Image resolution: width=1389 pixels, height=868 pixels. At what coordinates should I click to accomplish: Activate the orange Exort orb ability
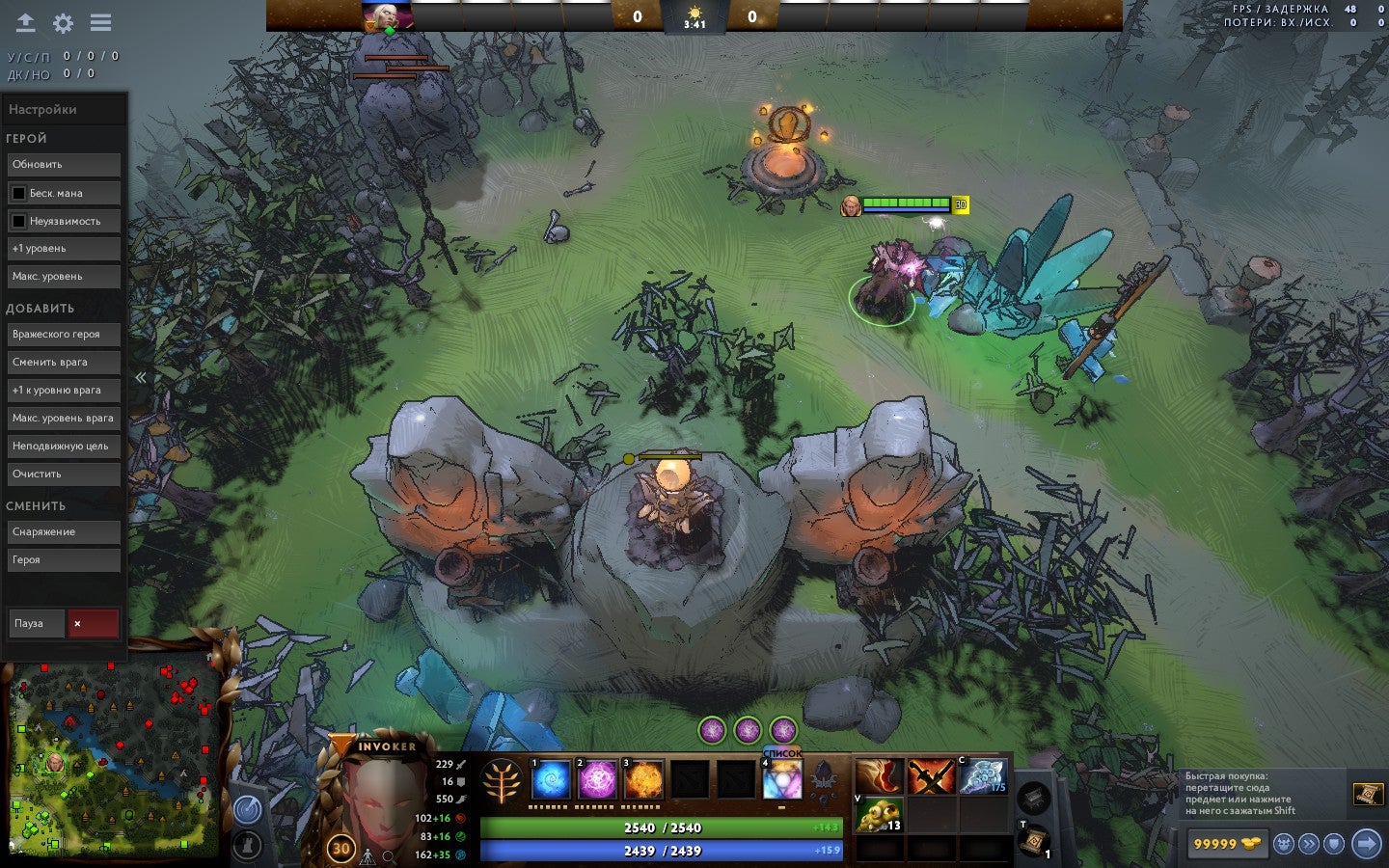click(x=643, y=779)
